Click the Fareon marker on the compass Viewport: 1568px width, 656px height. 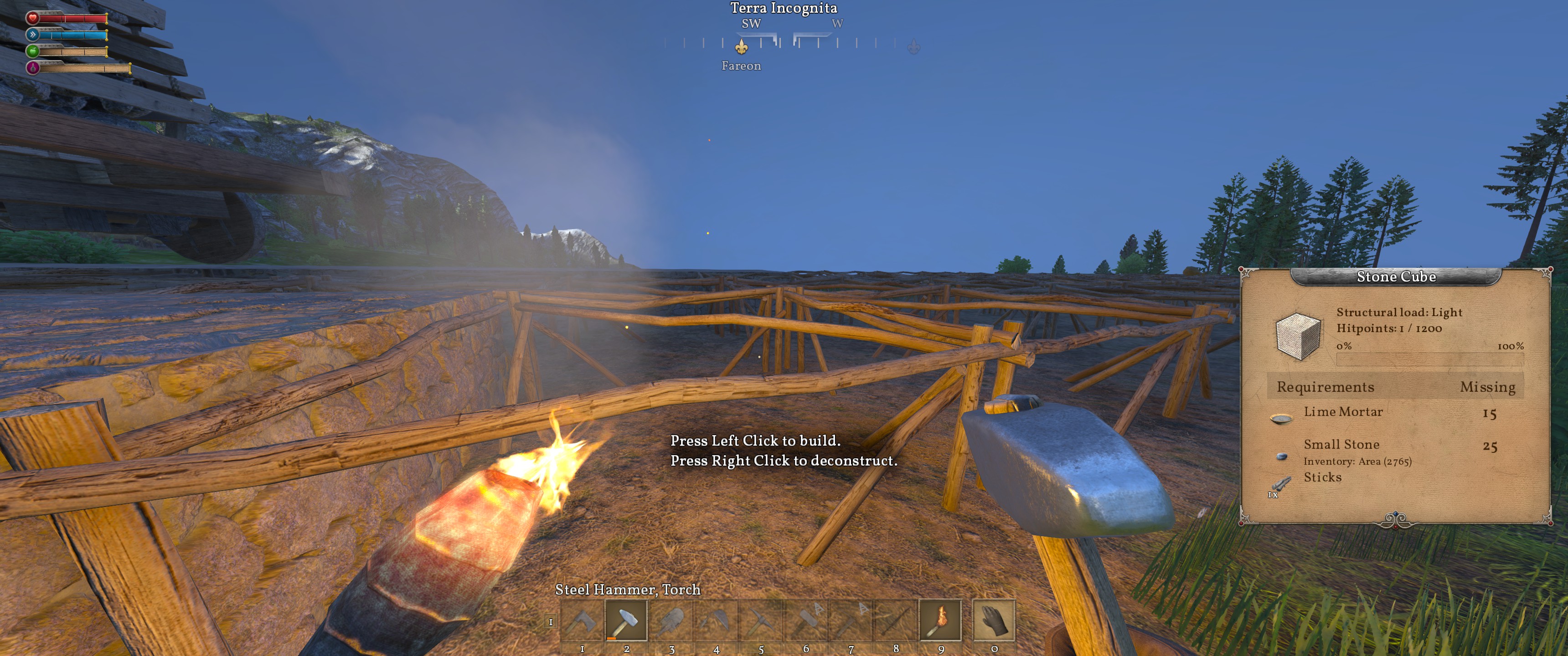pos(741,47)
